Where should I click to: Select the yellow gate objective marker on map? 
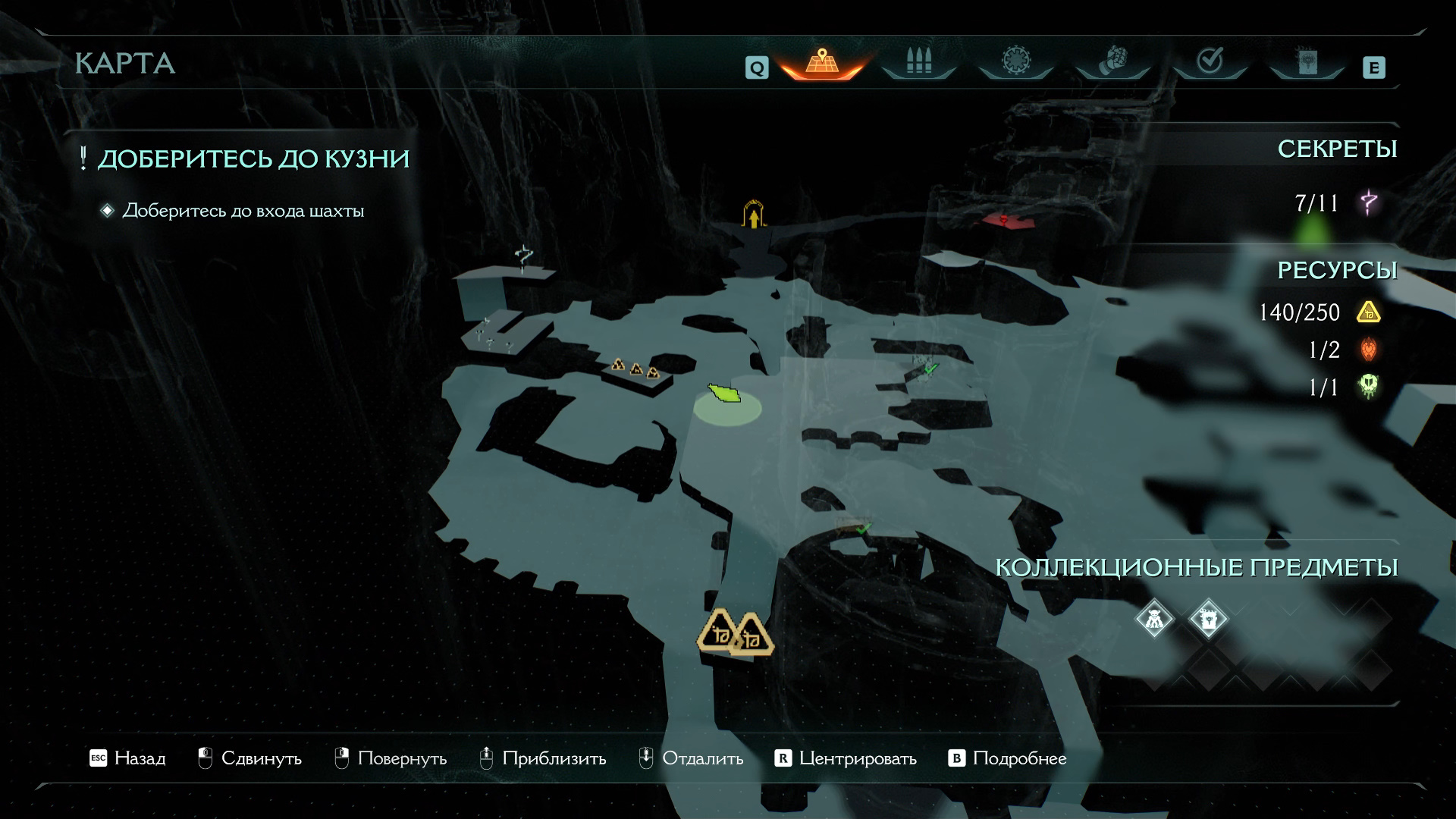click(754, 215)
